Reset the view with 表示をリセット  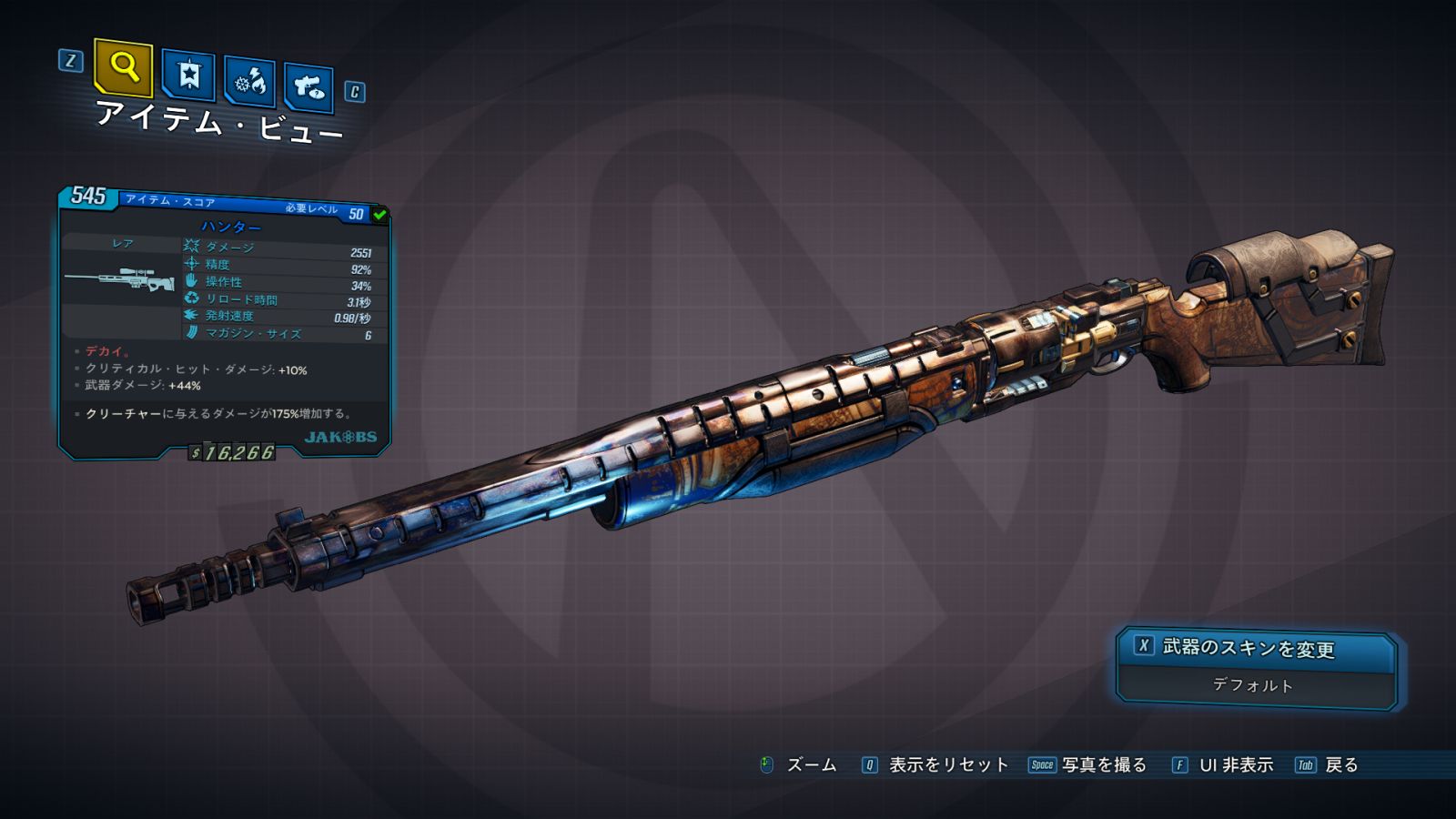pos(935,765)
